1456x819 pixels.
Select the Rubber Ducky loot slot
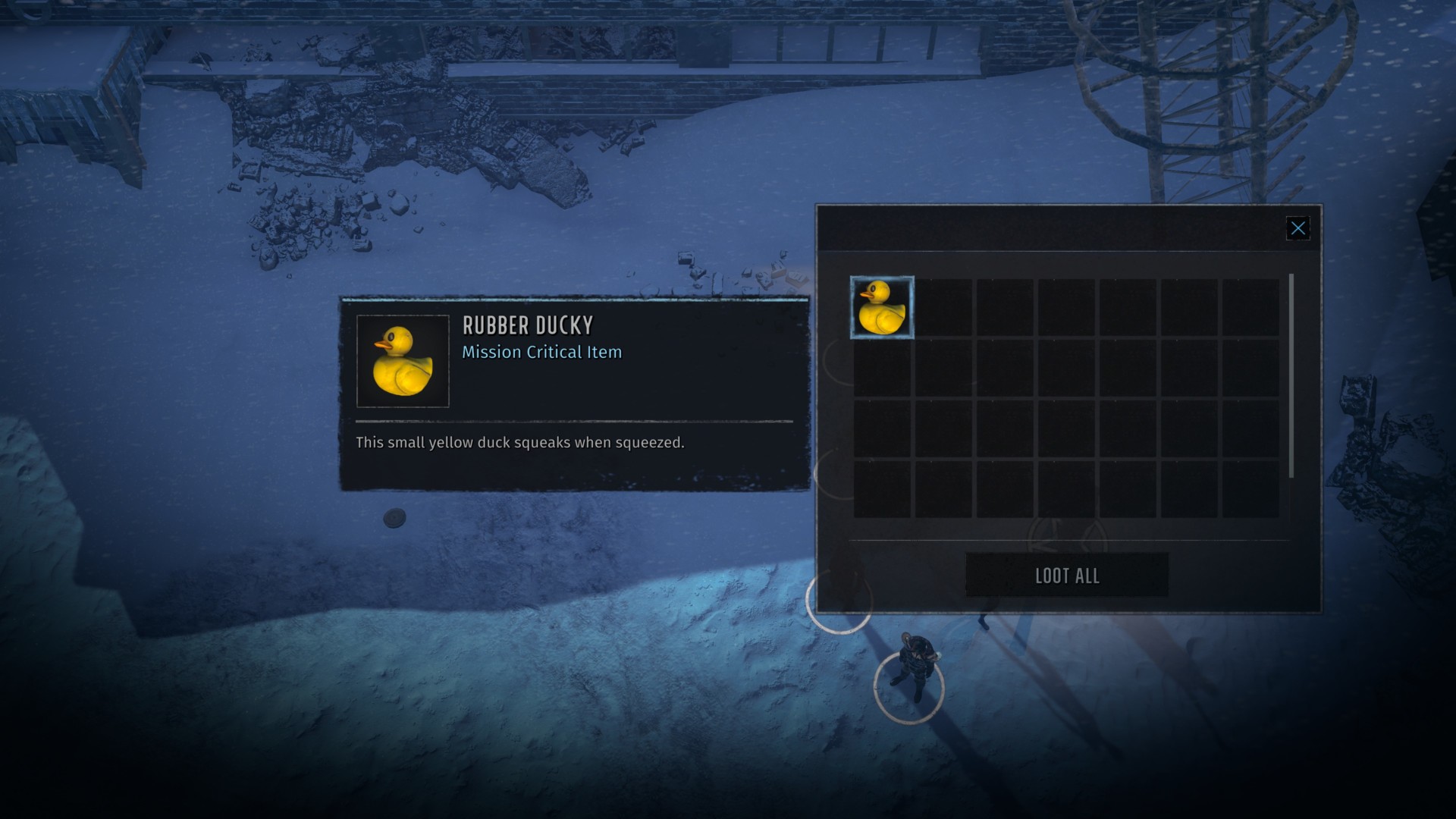click(882, 307)
